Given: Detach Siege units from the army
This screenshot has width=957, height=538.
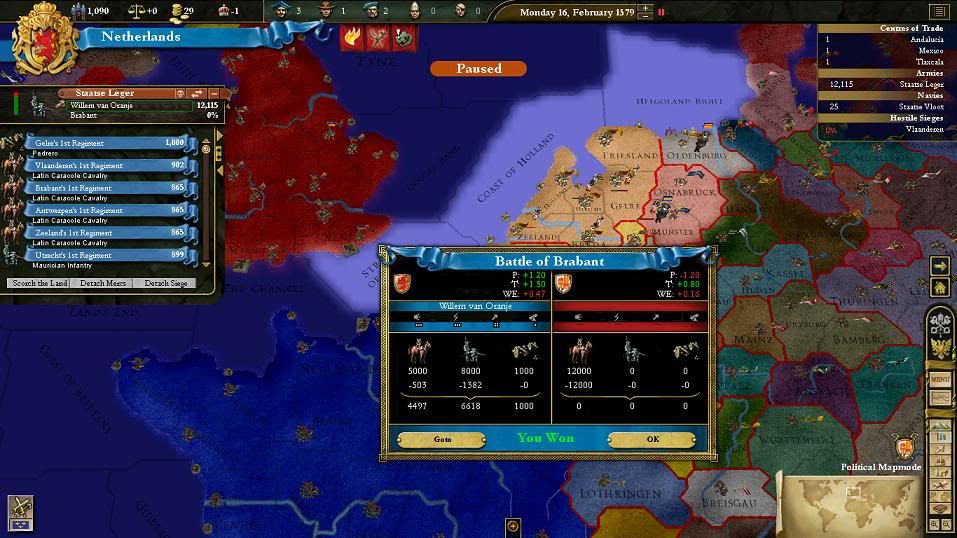Looking at the screenshot, I should [x=165, y=283].
